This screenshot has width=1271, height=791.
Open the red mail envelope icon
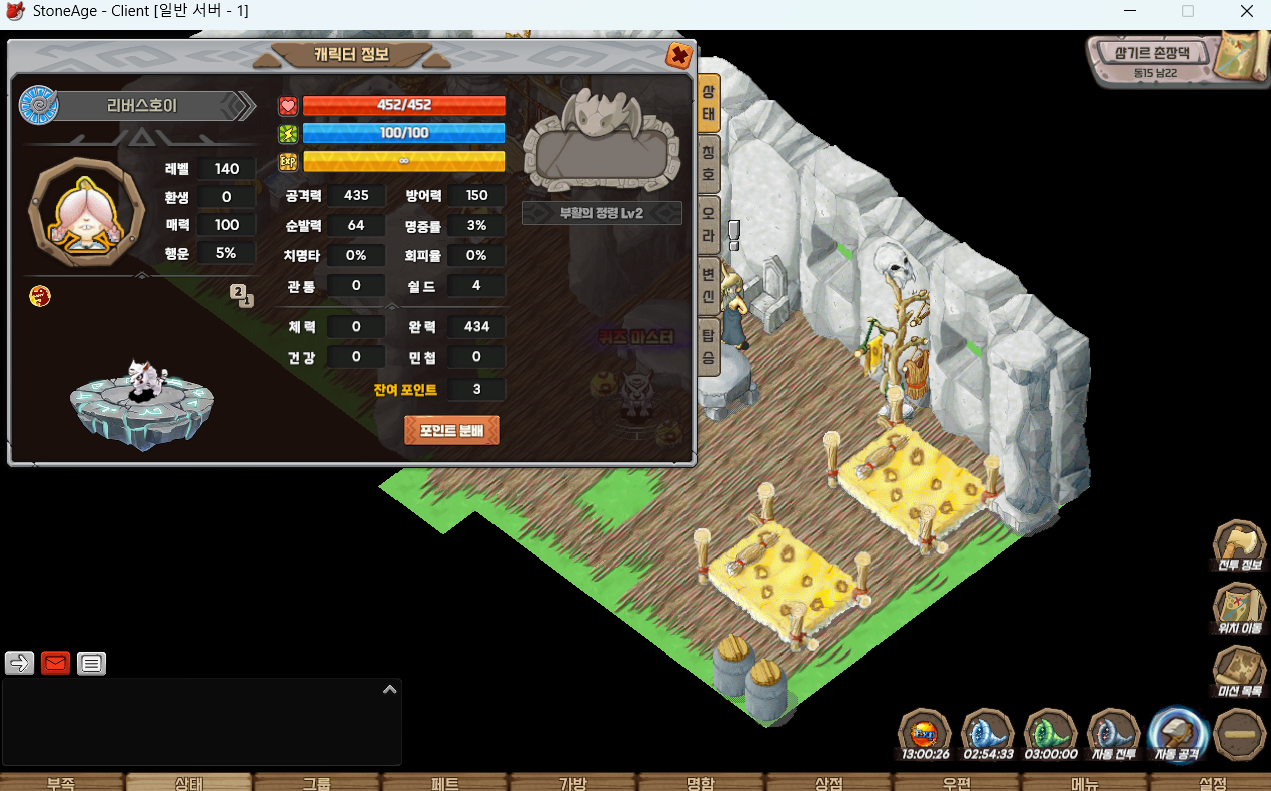click(56, 663)
